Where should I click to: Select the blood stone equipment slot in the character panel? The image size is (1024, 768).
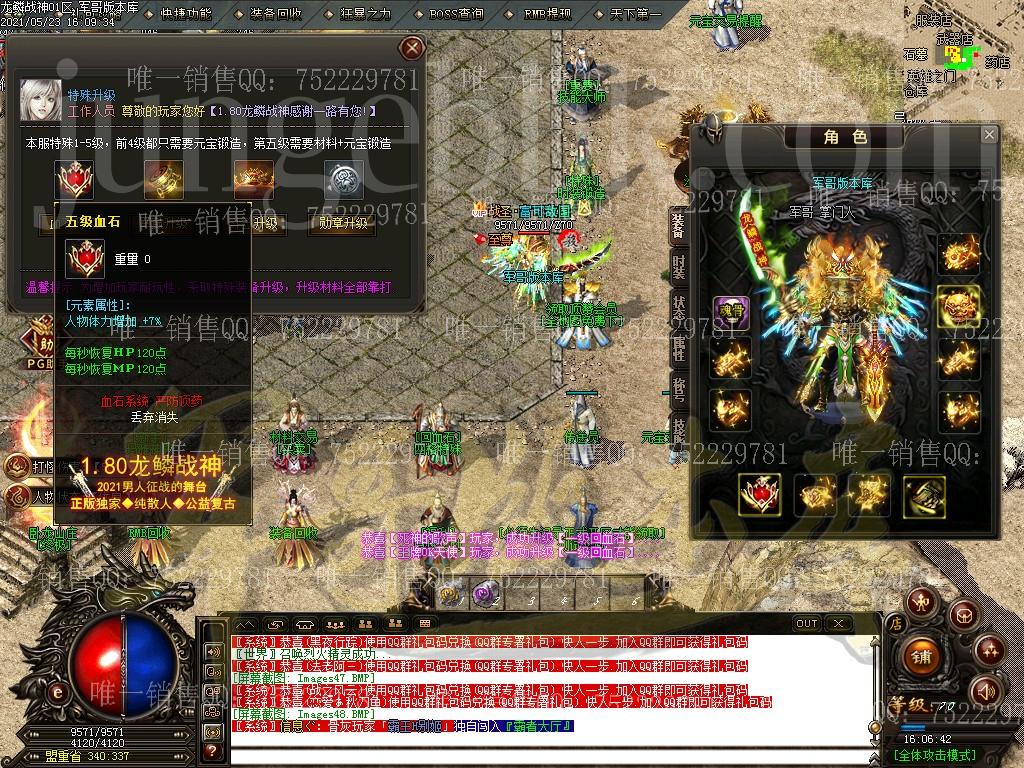(x=759, y=494)
